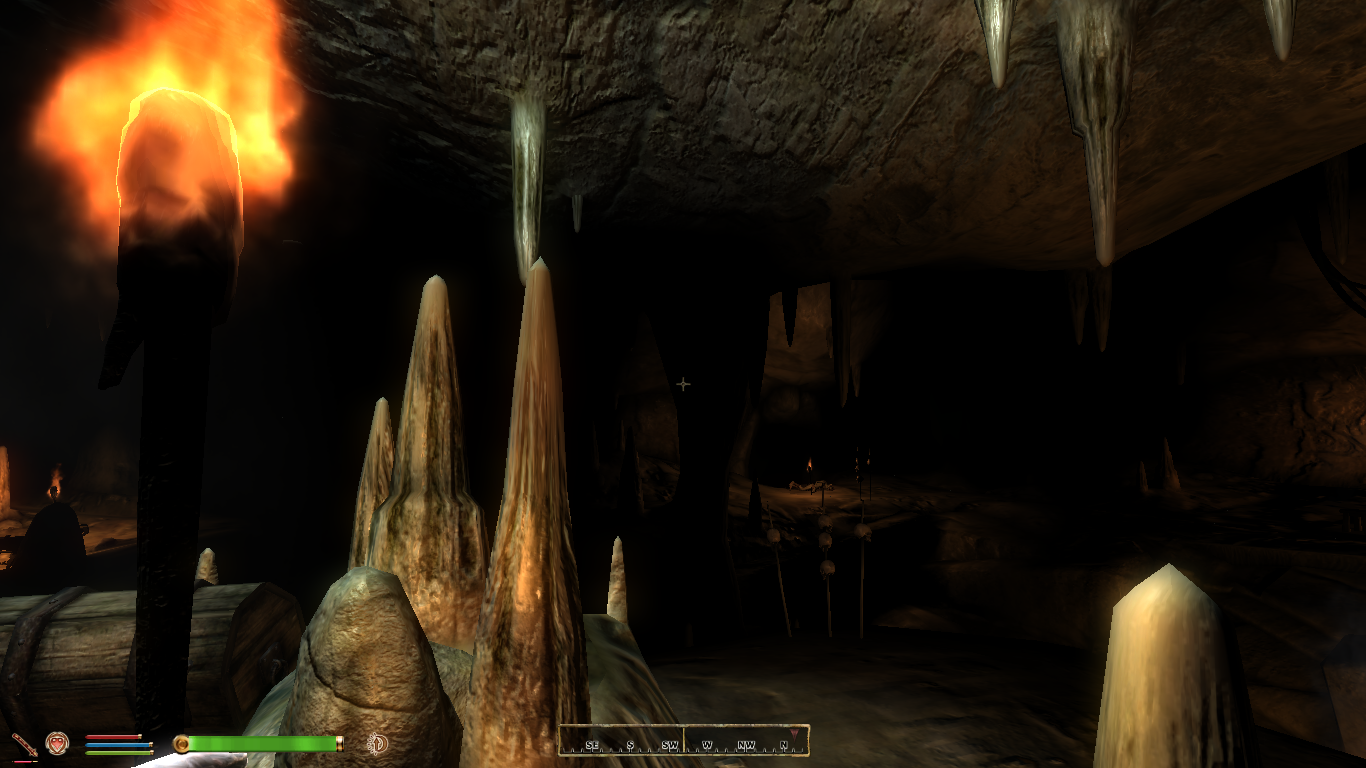Click the heart-shaped active spell icon
Image resolution: width=1366 pixels, height=768 pixels.
click(57, 743)
